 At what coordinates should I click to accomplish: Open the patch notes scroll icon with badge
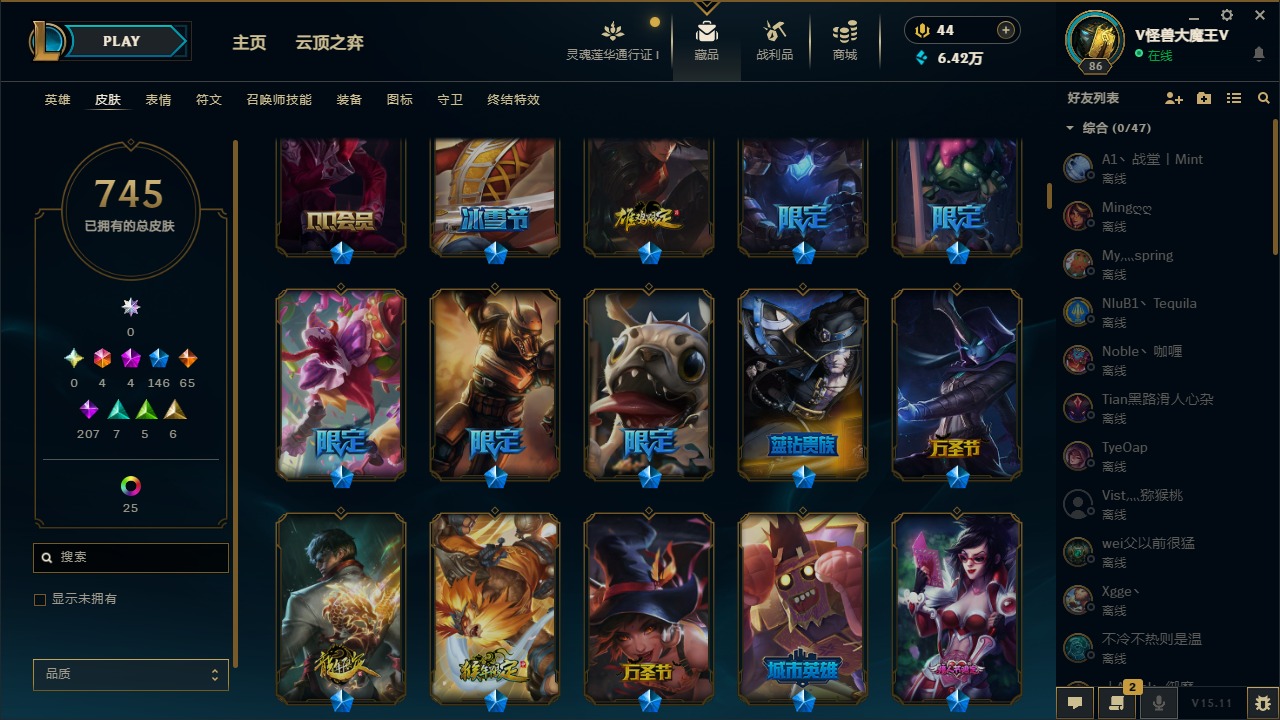[1115, 703]
